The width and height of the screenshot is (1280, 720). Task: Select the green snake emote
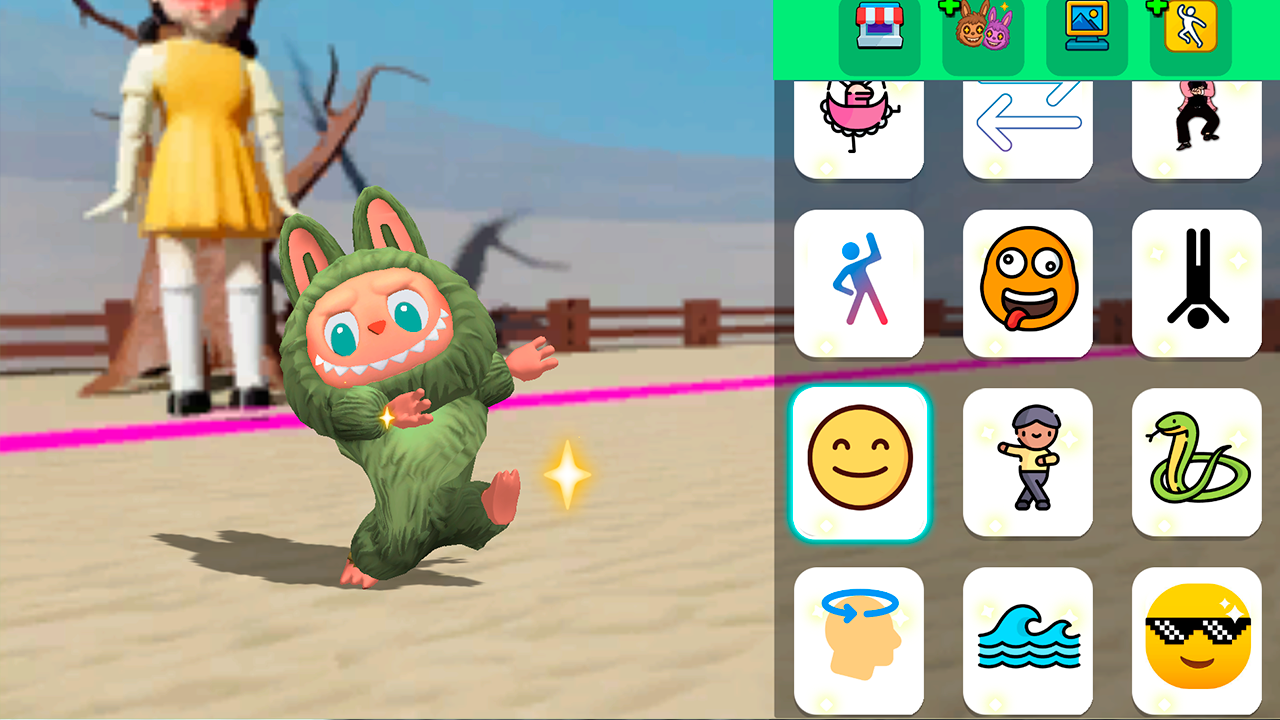click(1197, 462)
